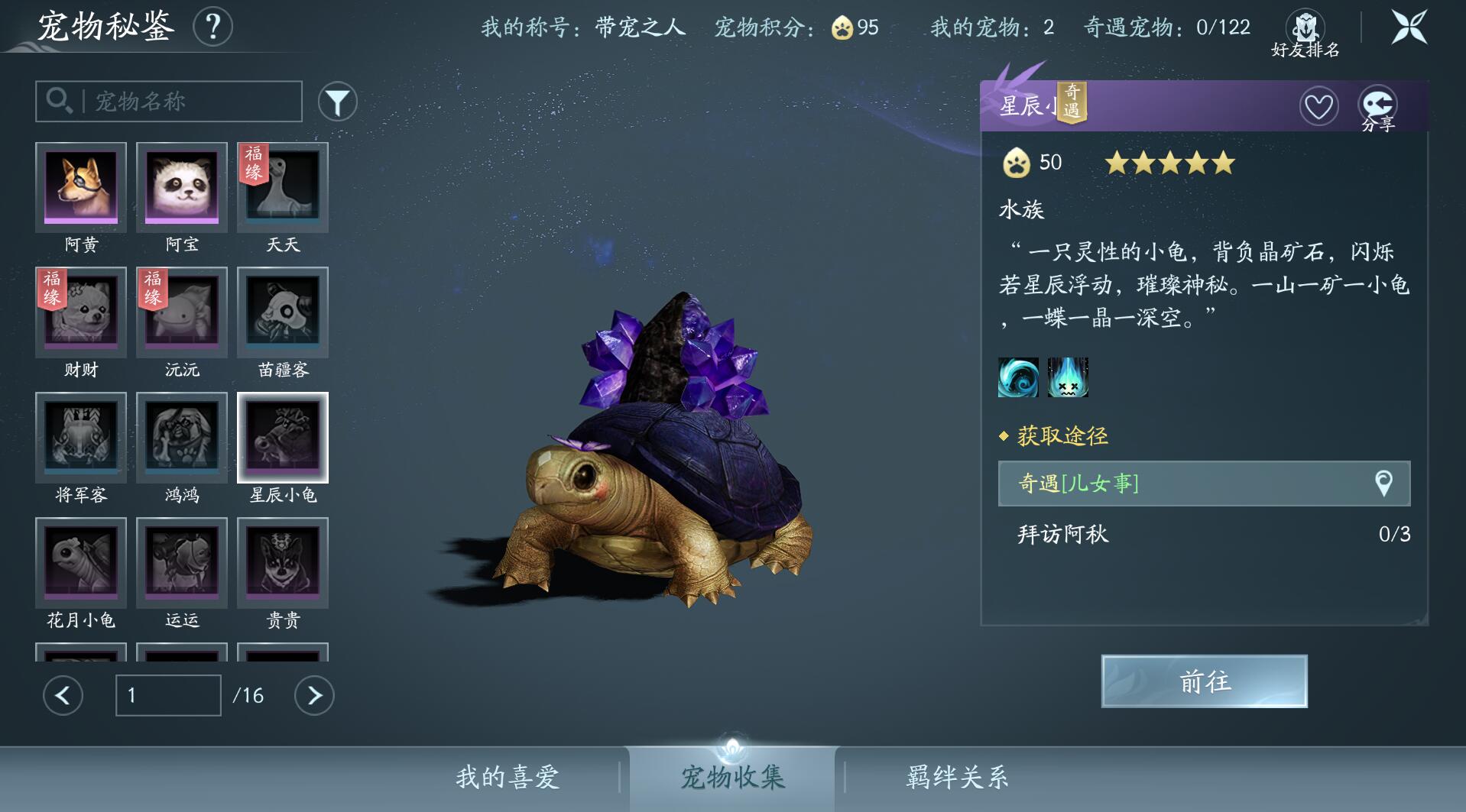Share the pet via 分享 button
The width and height of the screenshot is (1466, 812).
[1377, 107]
